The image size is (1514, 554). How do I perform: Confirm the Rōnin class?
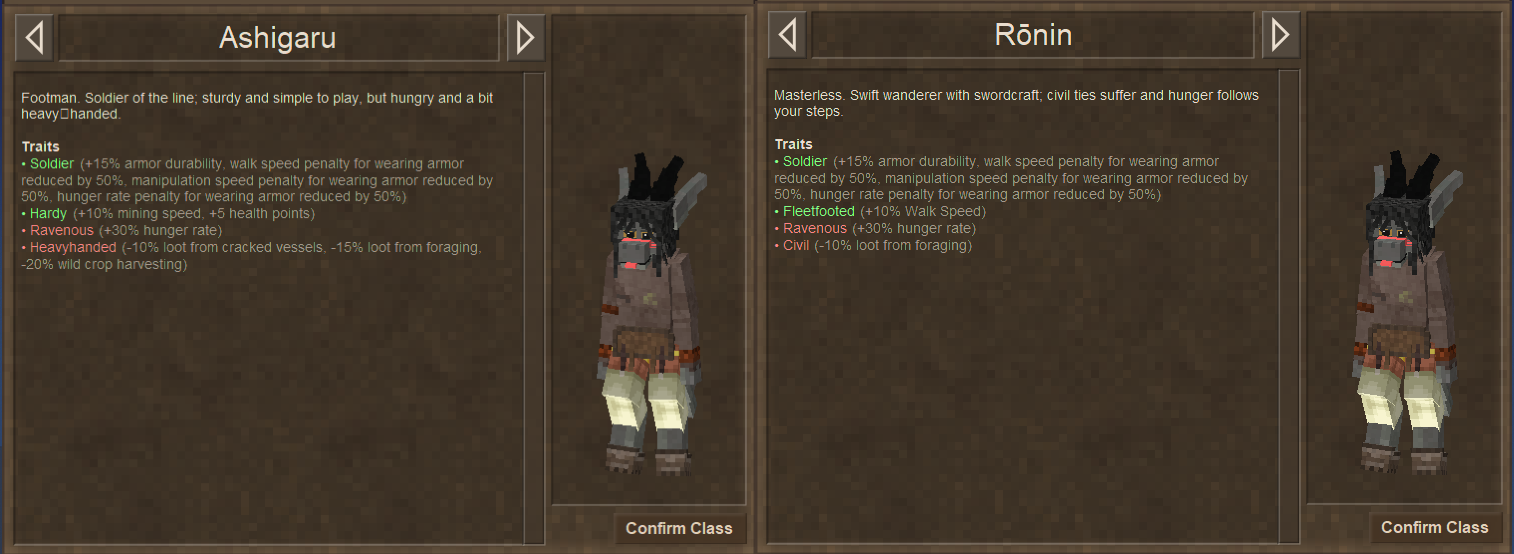(1434, 527)
